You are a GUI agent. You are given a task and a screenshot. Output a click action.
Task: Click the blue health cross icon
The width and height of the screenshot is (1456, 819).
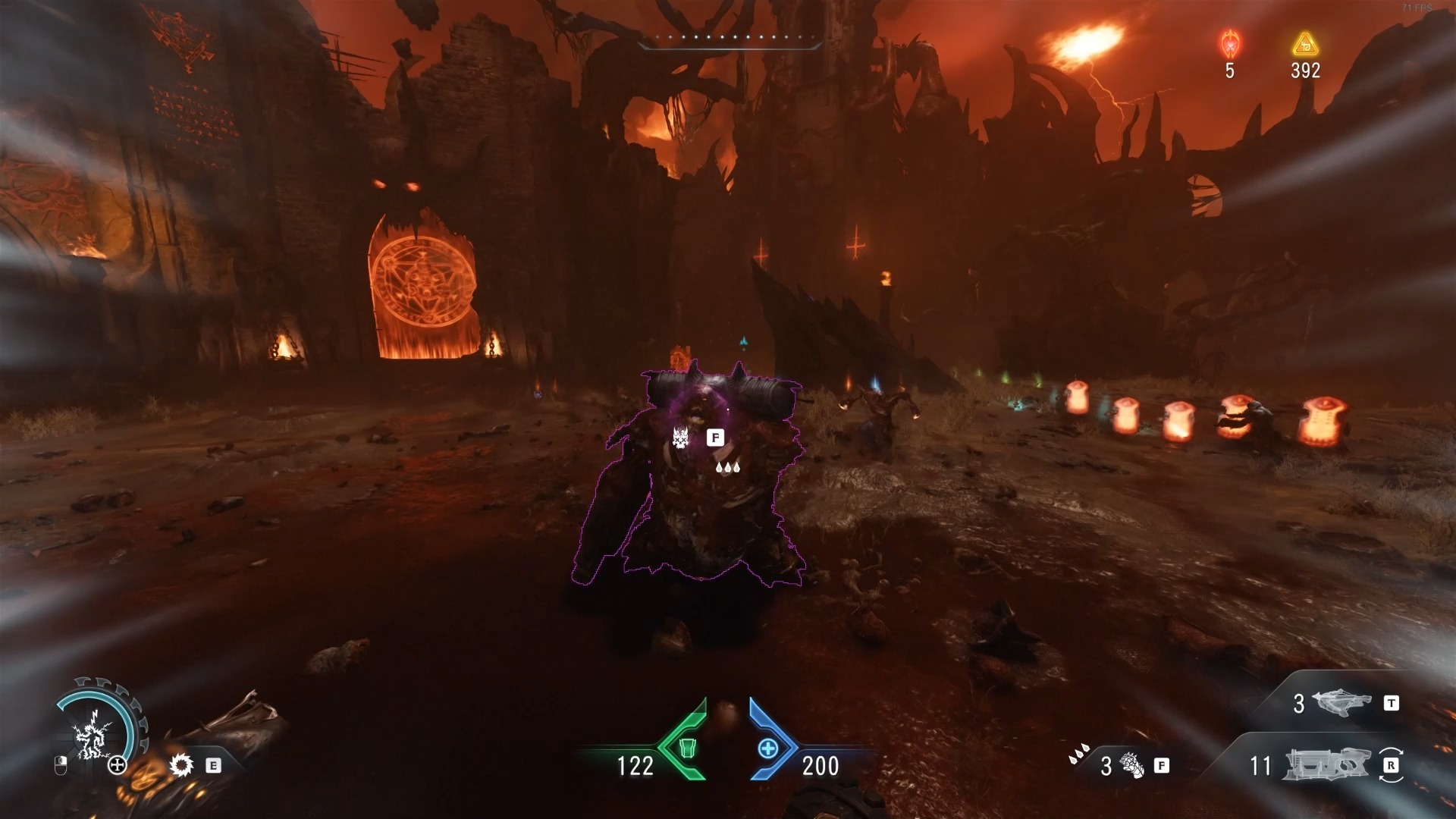pos(767,748)
